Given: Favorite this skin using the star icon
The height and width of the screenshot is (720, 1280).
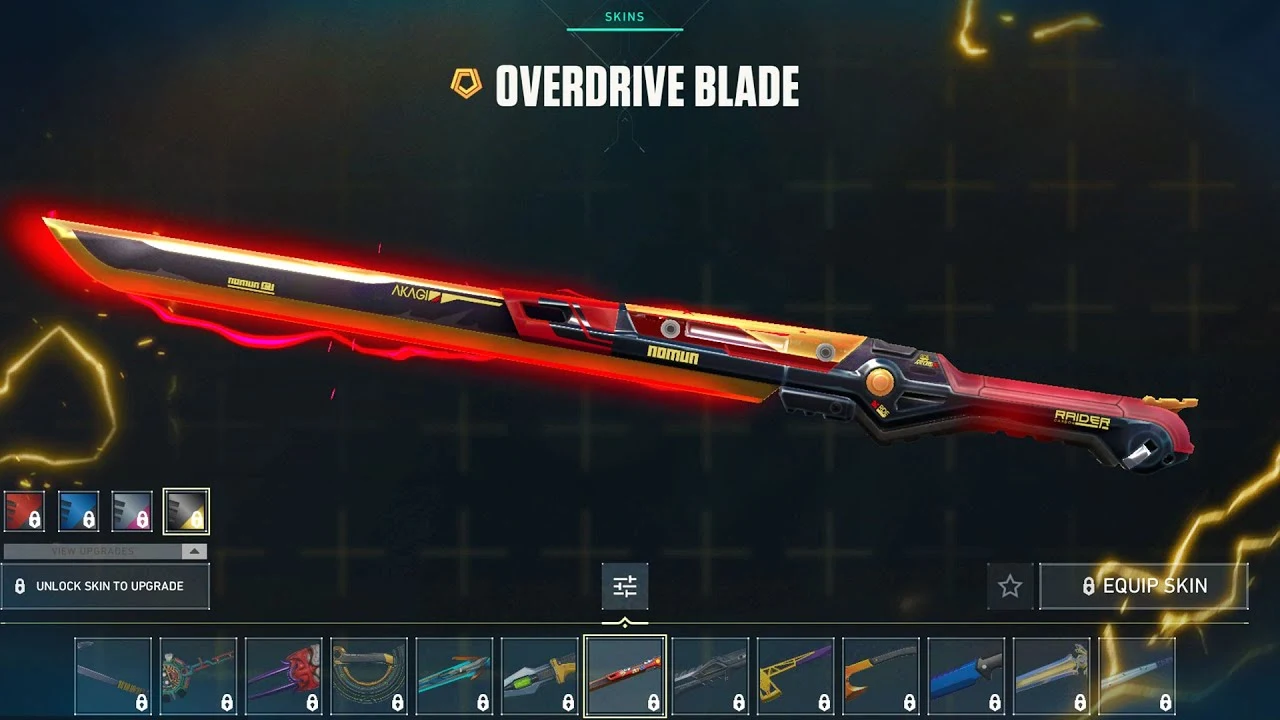Looking at the screenshot, I should pos(1009,586).
